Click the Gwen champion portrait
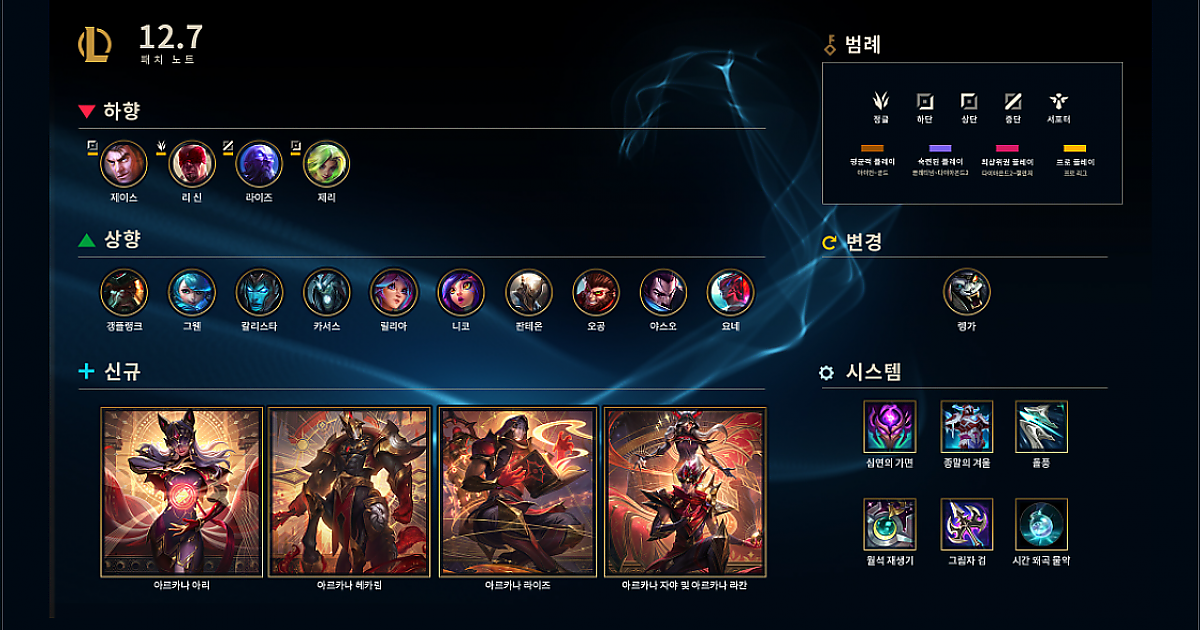This screenshot has height=630, width=1200. click(x=191, y=292)
